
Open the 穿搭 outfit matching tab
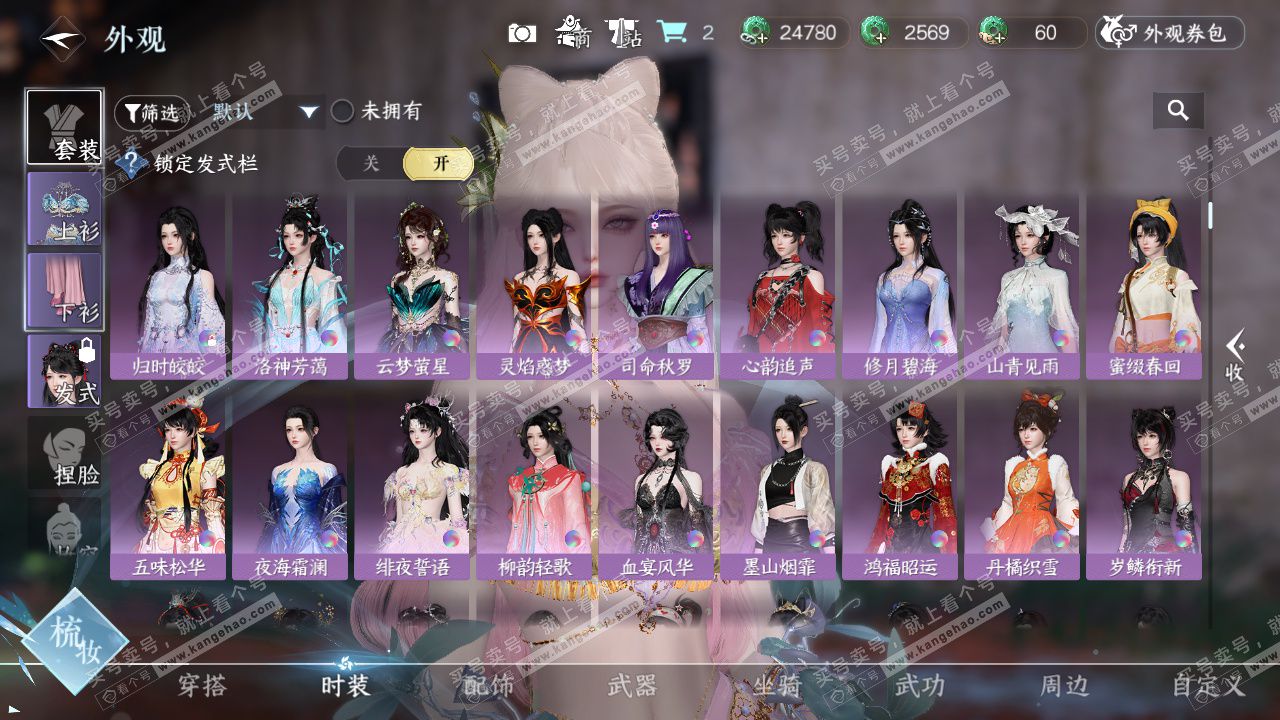[x=202, y=686]
